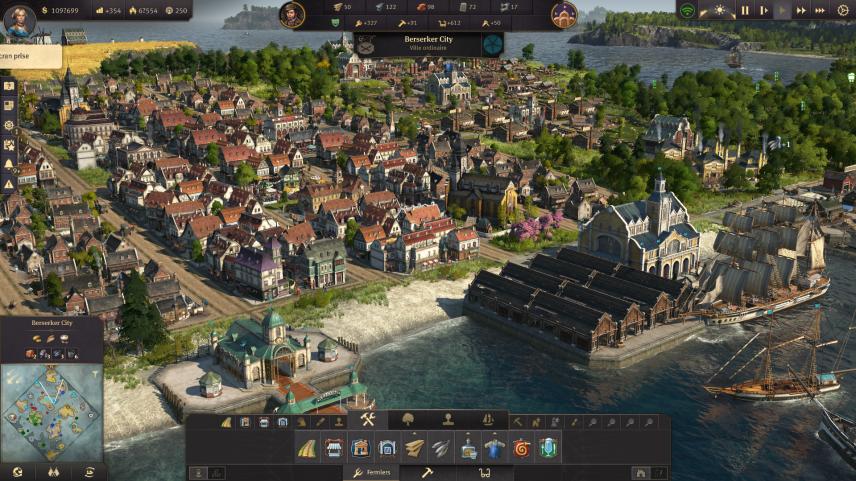Screen dimensions: 856x481
Task: Switch to double fast-forward speed
Action: 802,10
